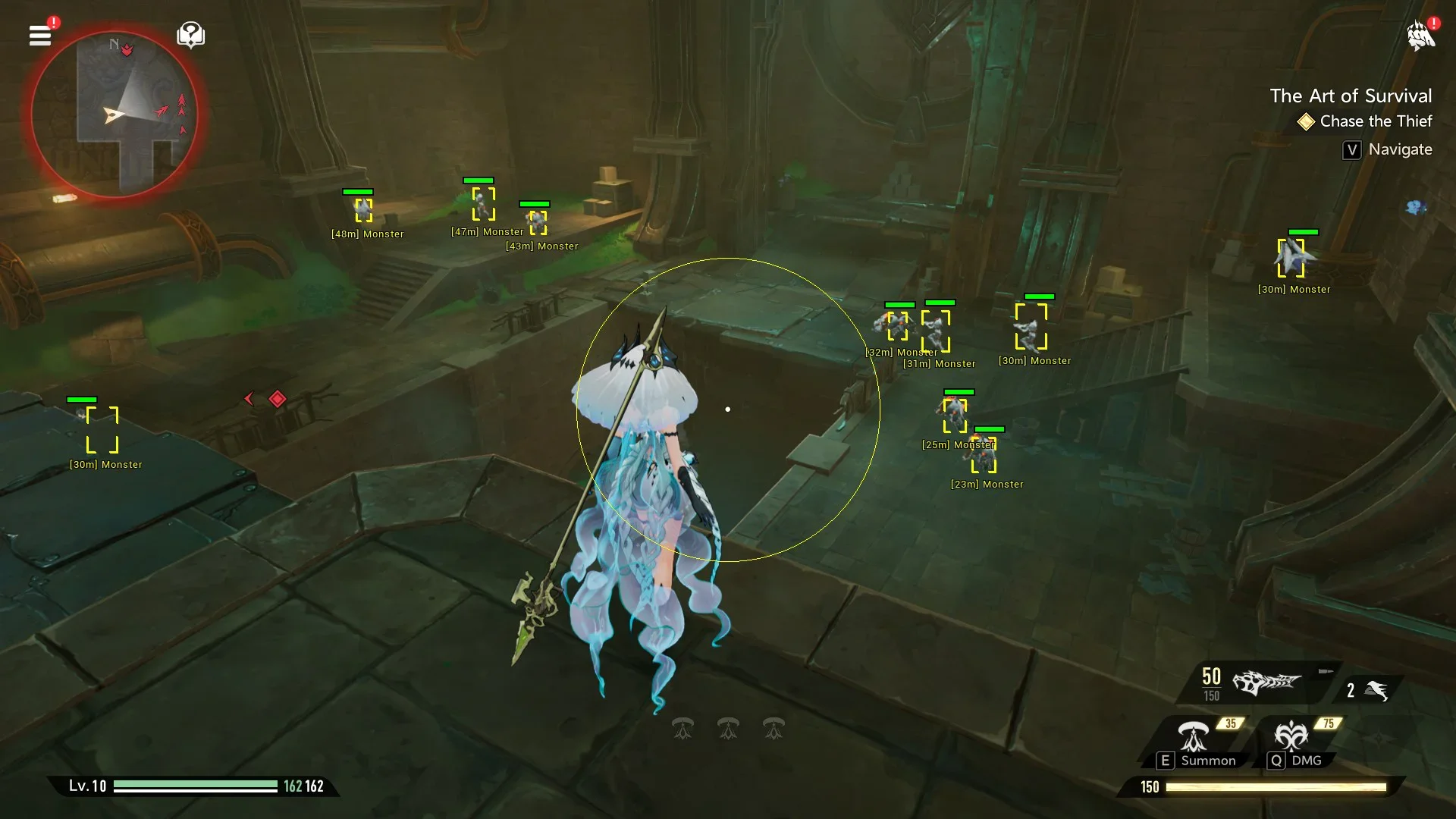This screenshot has width=1456, height=819.
Task: Select the Chase the Thief quest objective
Action: coord(1375,121)
